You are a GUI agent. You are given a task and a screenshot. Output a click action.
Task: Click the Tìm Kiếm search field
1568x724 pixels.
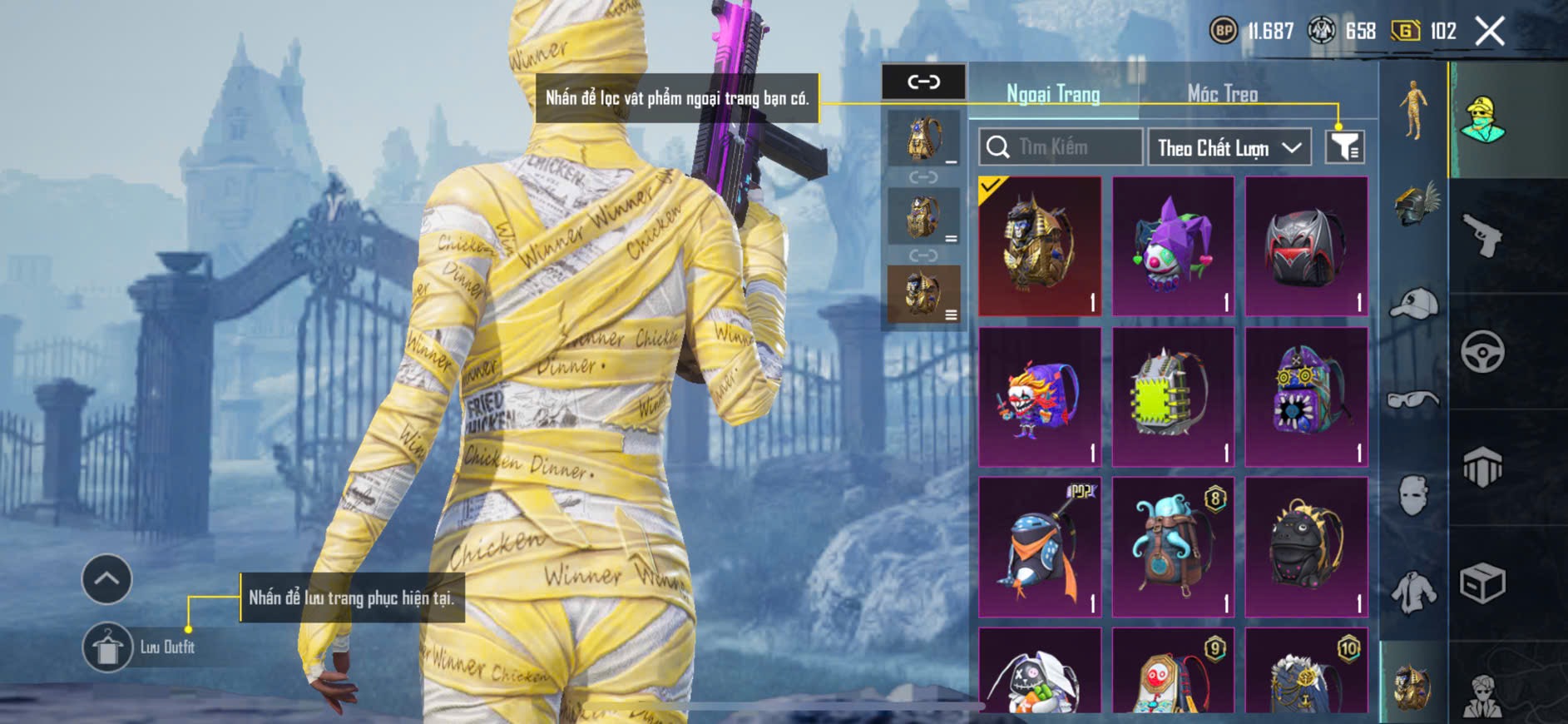coord(1061,147)
